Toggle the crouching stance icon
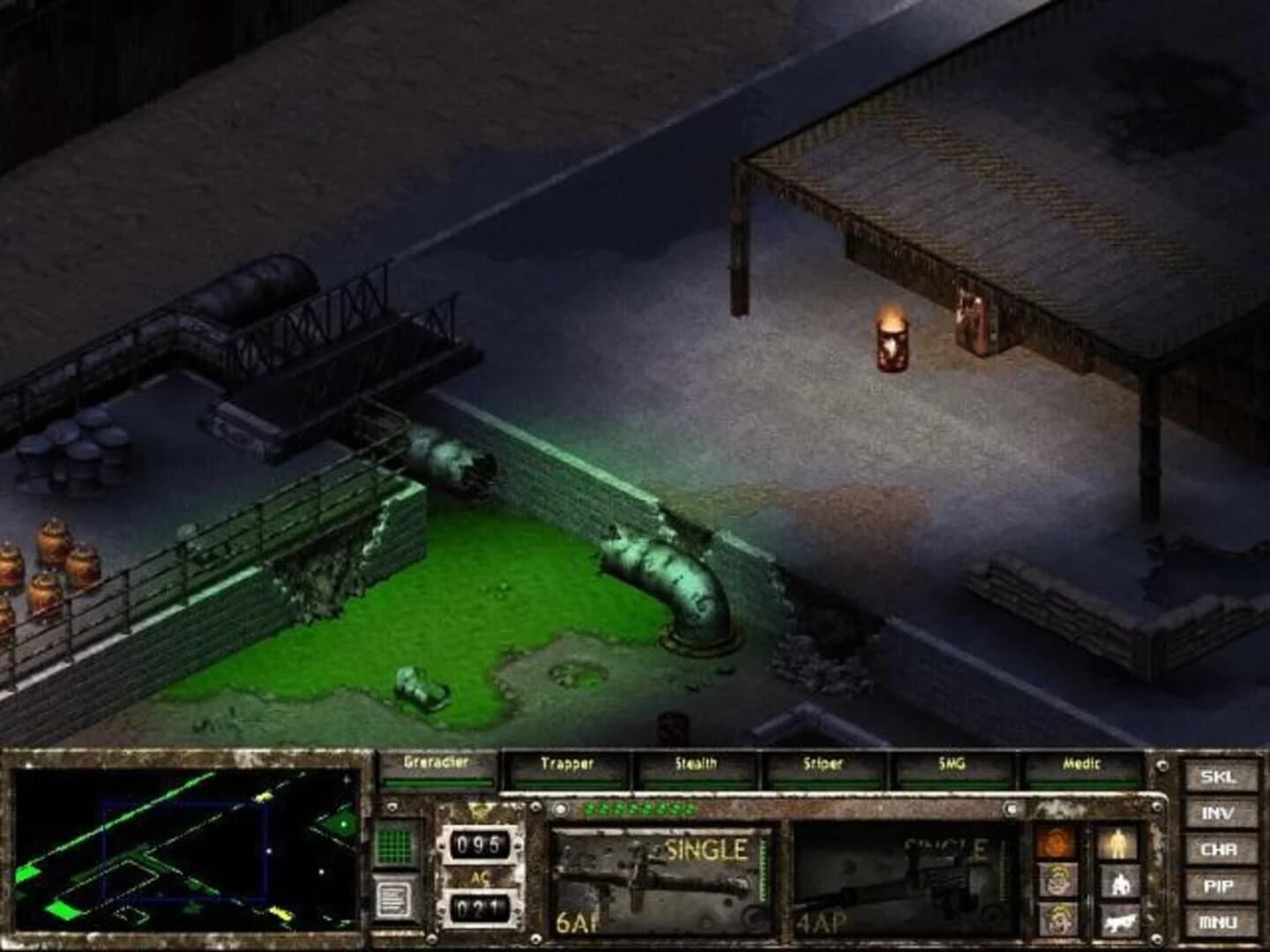The height and width of the screenshot is (952, 1270). click(x=1120, y=884)
